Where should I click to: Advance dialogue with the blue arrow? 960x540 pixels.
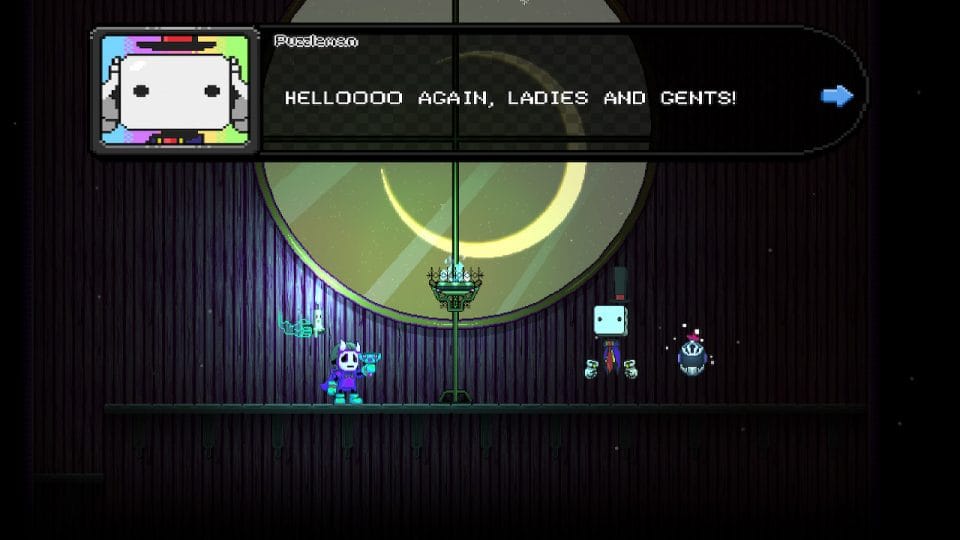[x=836, y=96]
